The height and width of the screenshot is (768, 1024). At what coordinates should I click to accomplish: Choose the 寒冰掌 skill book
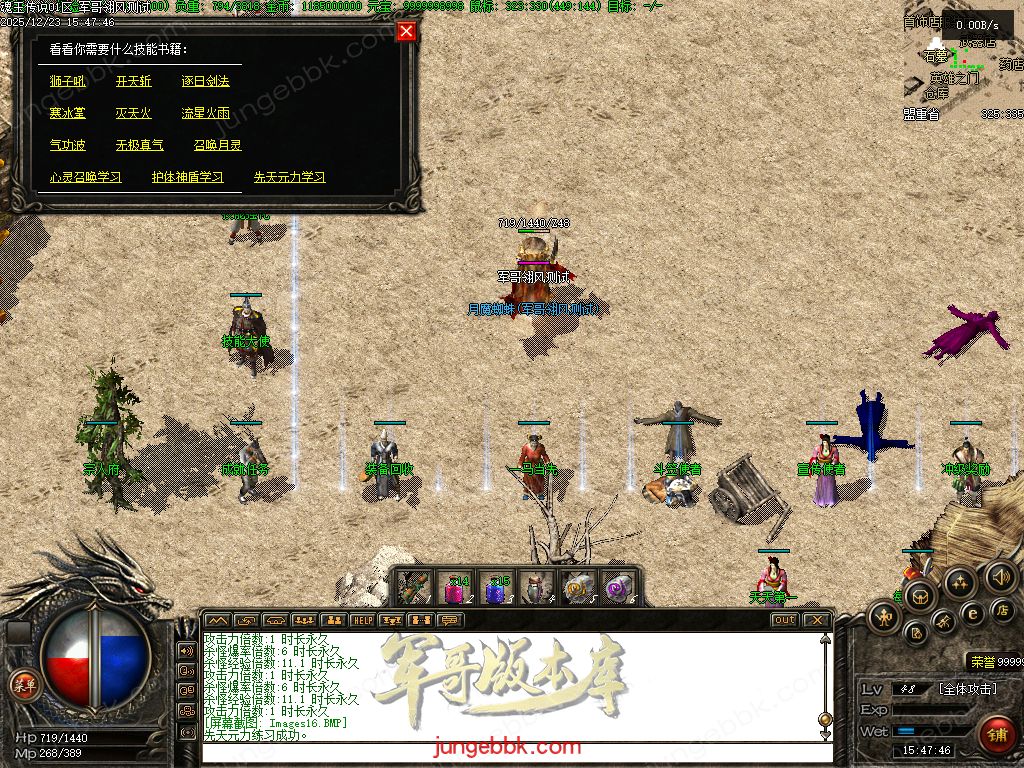tap(68, 113)
